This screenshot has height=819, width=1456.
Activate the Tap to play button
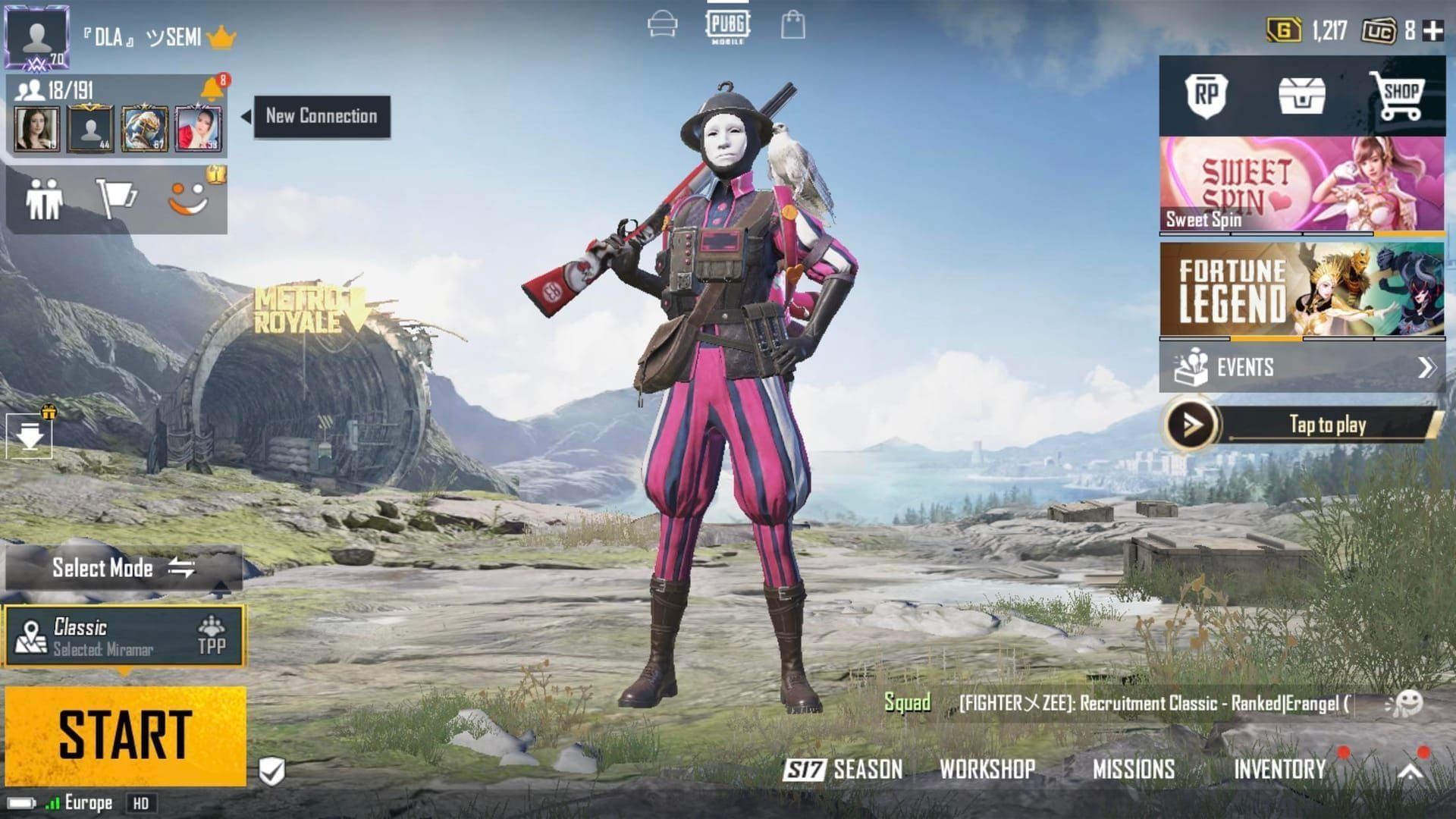1301,425
